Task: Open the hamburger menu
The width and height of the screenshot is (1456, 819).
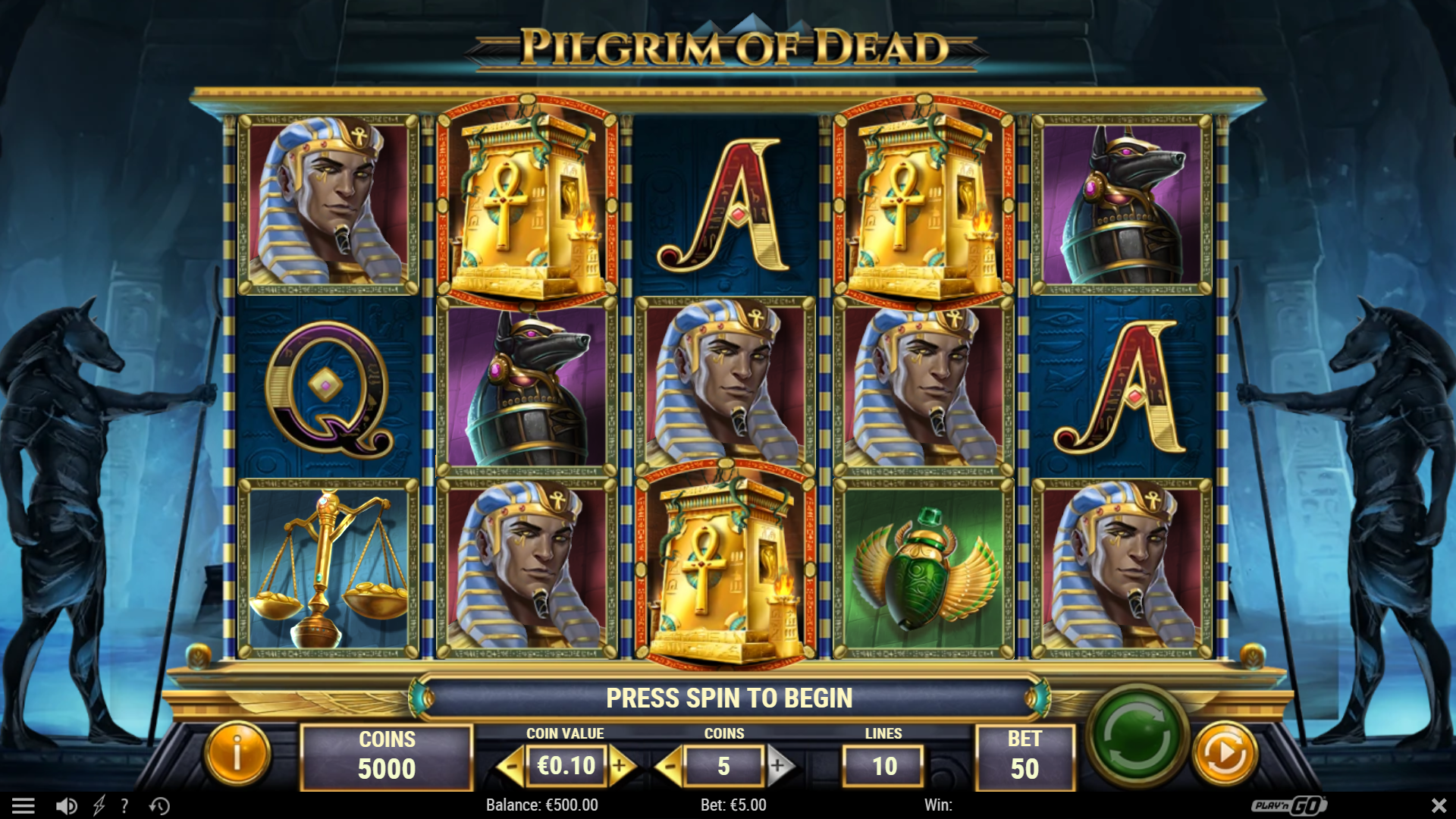Action: 24,806
